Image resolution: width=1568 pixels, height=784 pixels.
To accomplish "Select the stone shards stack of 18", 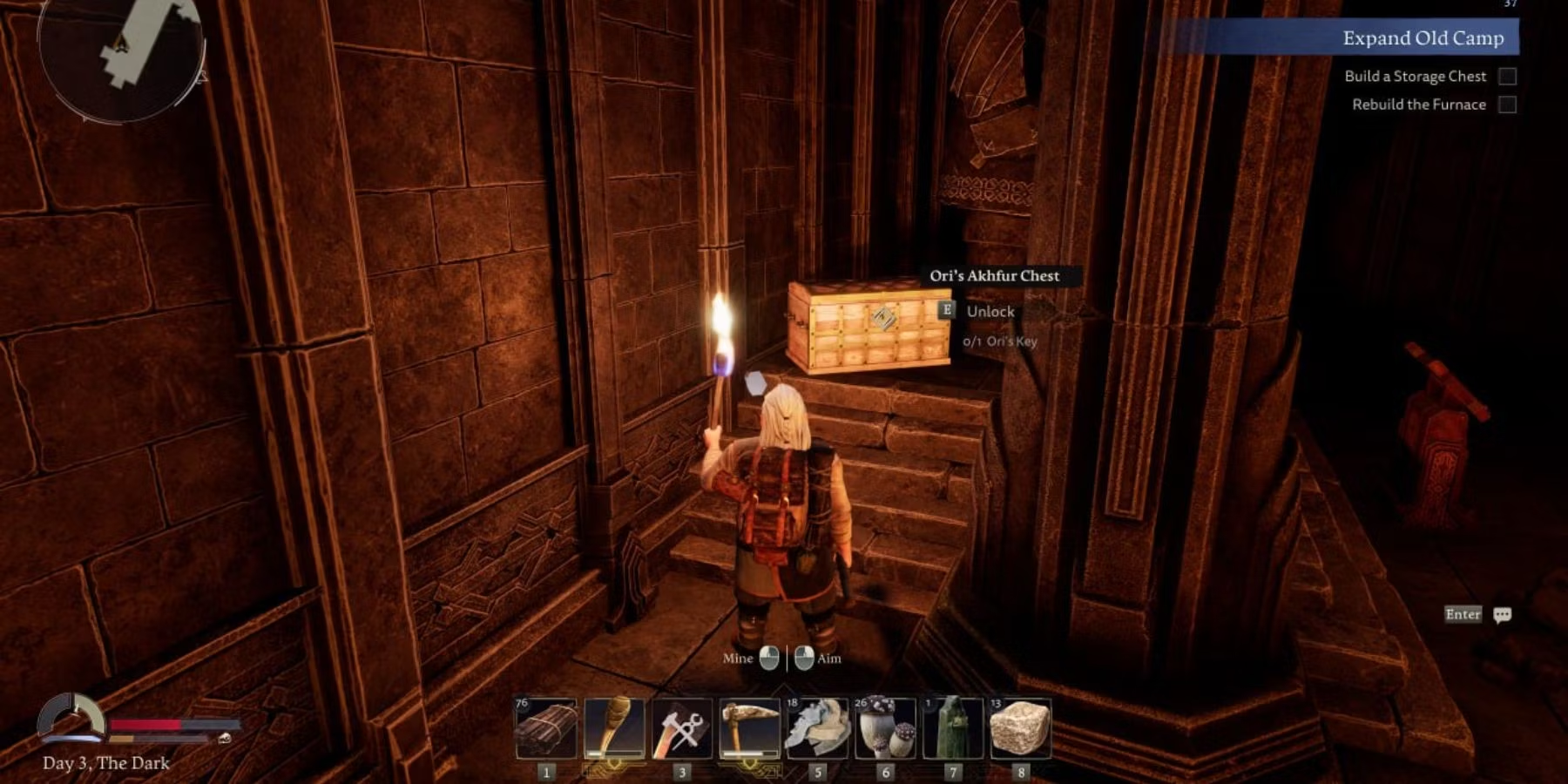I will pyautogui.click(x=817, y=728).
